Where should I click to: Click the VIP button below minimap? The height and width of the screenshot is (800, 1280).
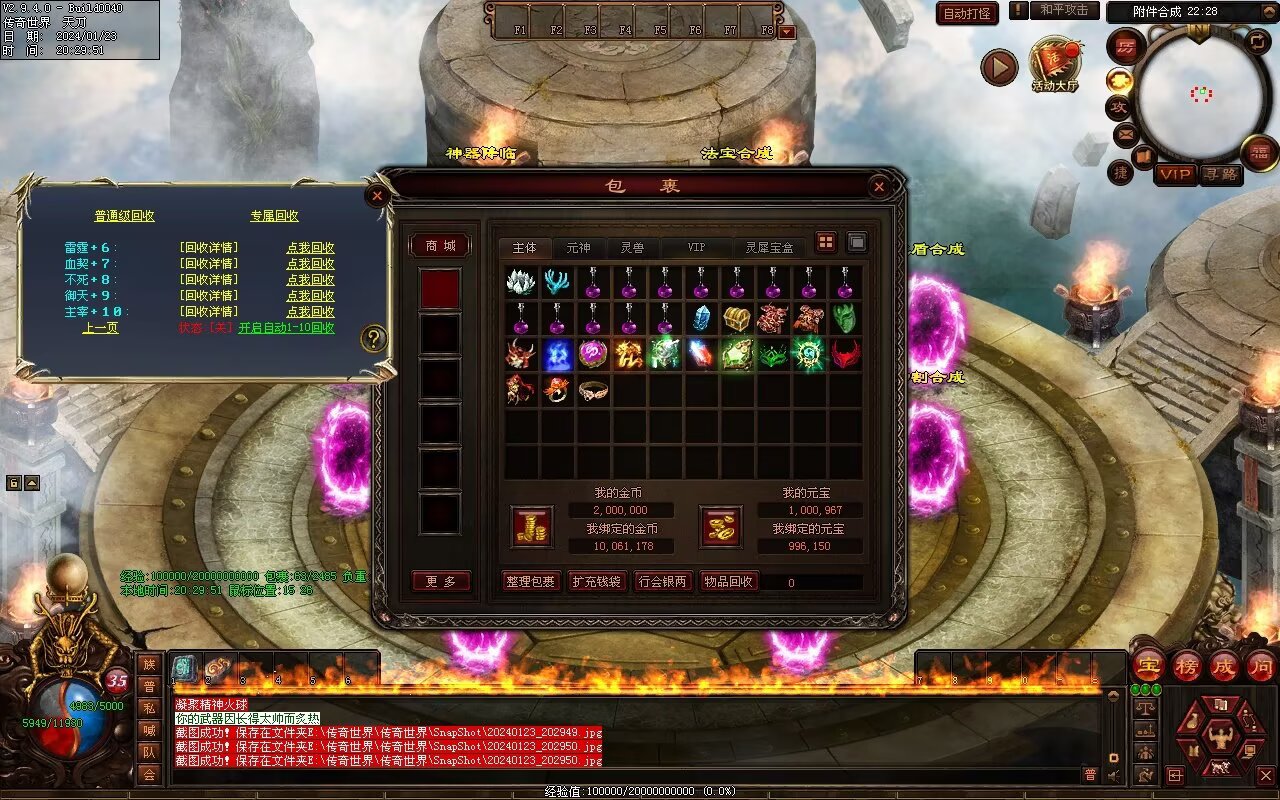[x=1176, y=174]
